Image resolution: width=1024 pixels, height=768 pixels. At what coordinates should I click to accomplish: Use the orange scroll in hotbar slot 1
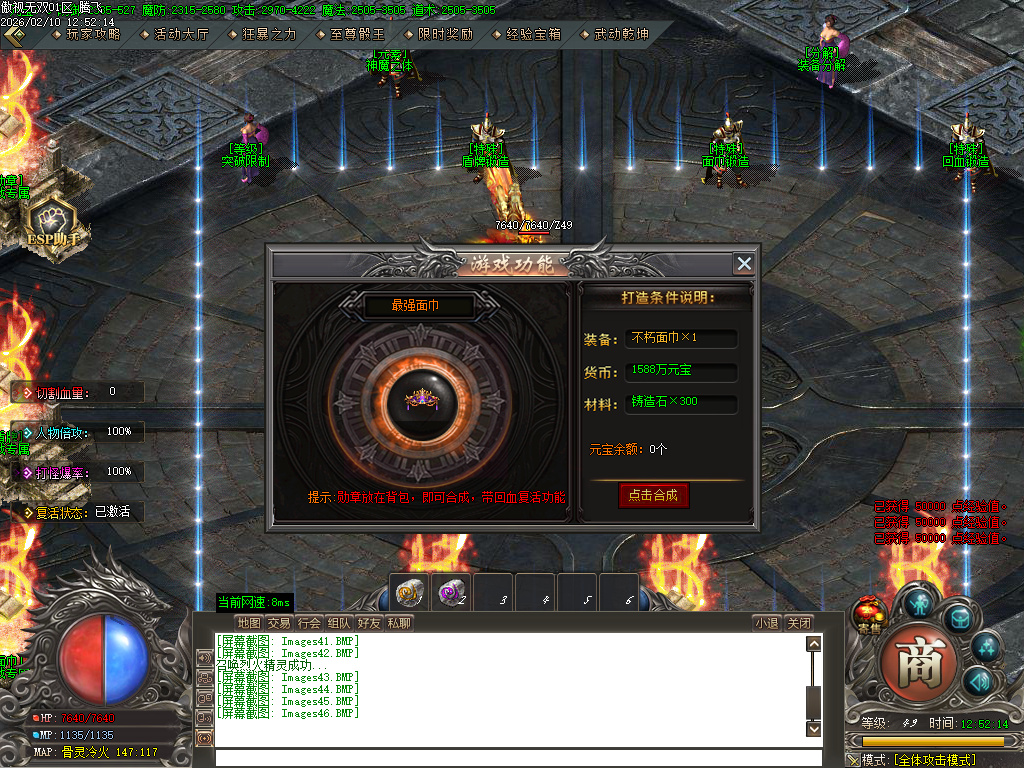[x=408, y=590]
